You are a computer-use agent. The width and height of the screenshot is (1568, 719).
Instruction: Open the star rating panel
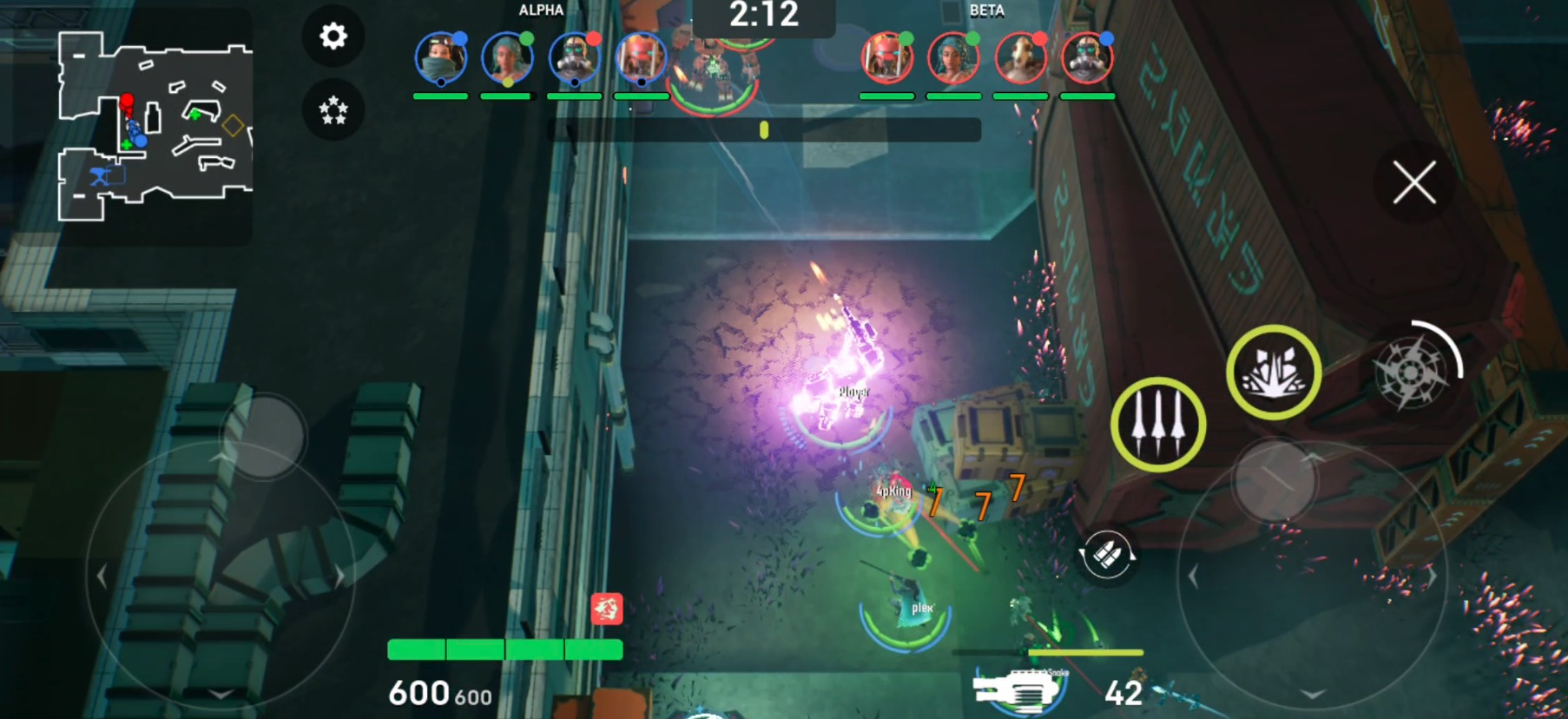pyautogui.click(x=333, y=109)
